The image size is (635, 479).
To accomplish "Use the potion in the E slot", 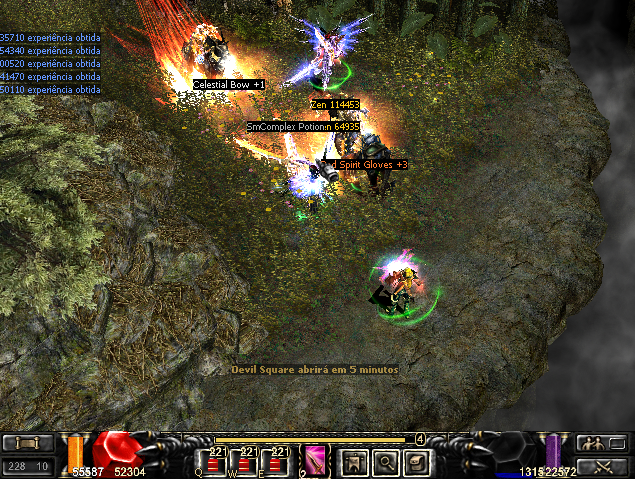I will tap(279, 460).
